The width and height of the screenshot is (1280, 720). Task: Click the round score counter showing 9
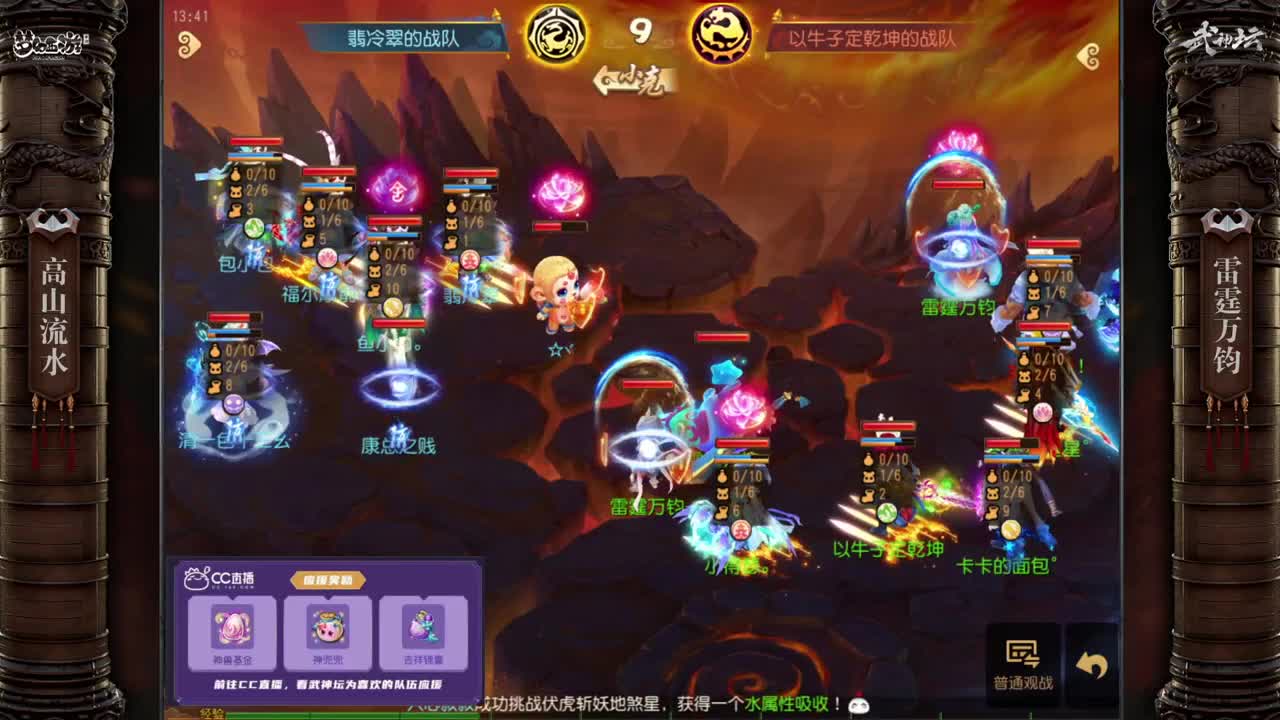639,33
